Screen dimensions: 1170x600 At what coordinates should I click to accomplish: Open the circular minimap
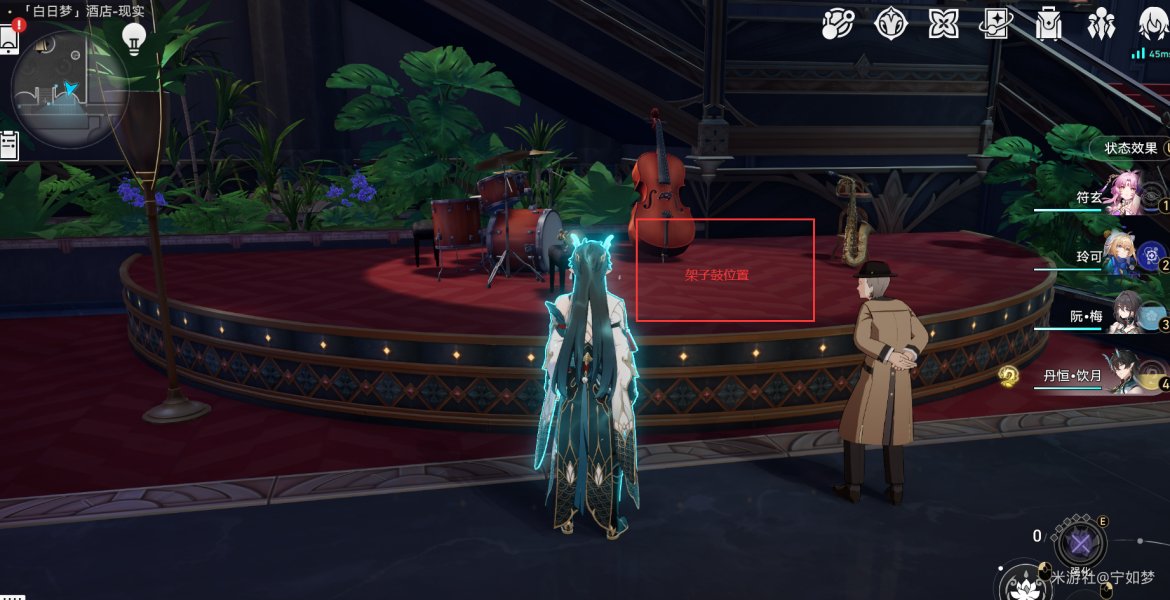click(67, 88)
